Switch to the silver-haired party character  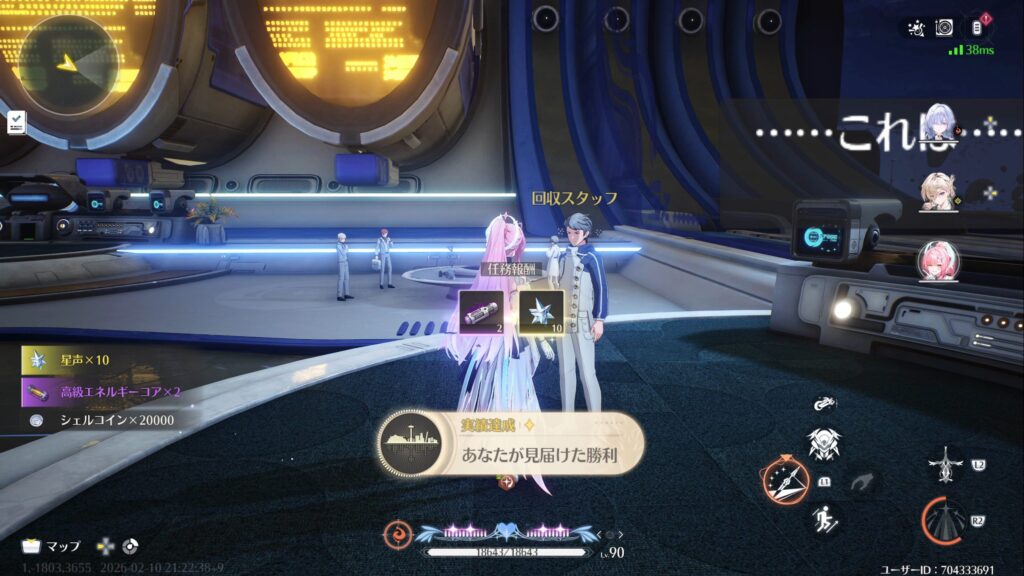point(940,126)
